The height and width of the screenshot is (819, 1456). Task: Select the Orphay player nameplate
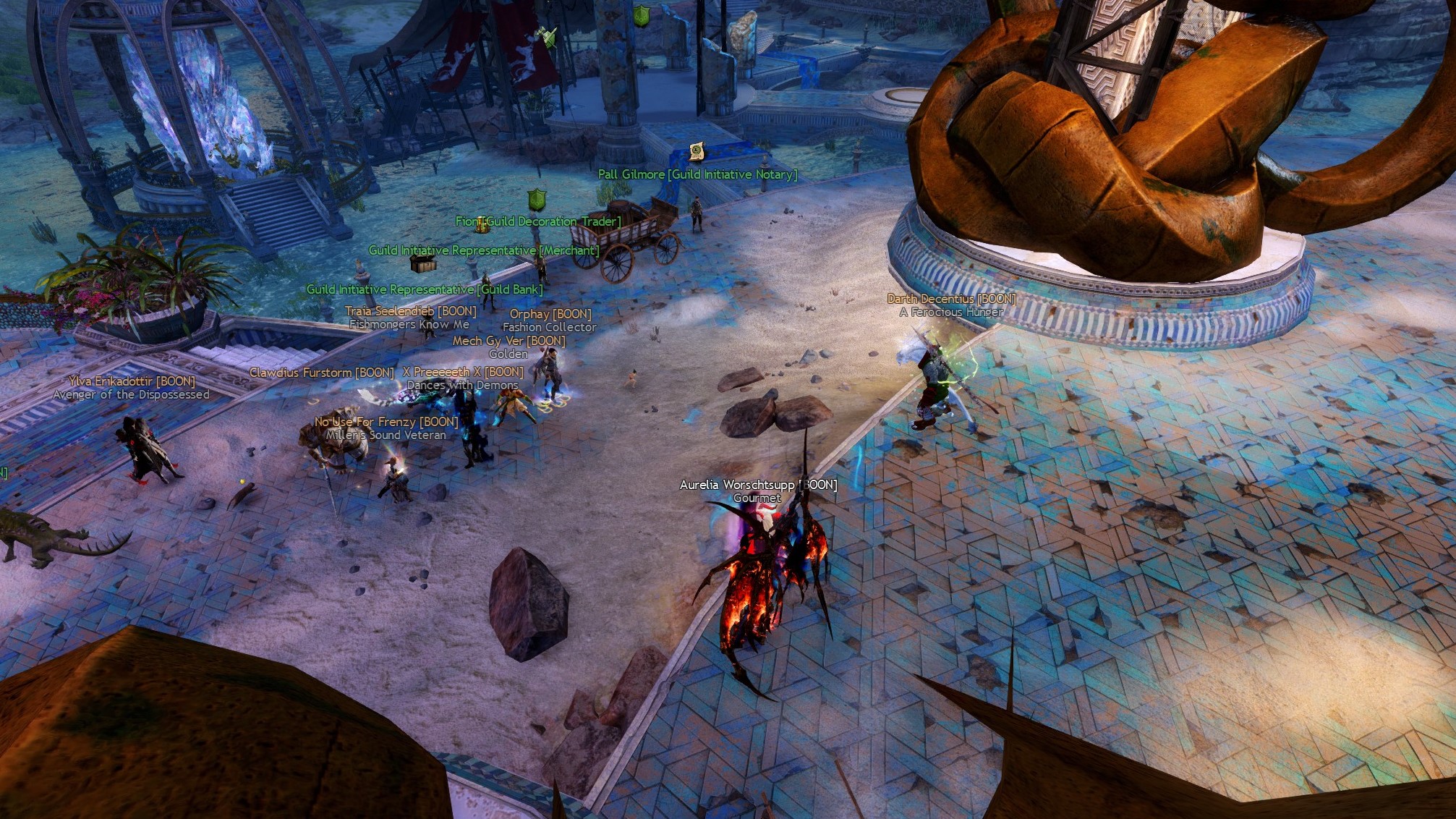[550, 314]
